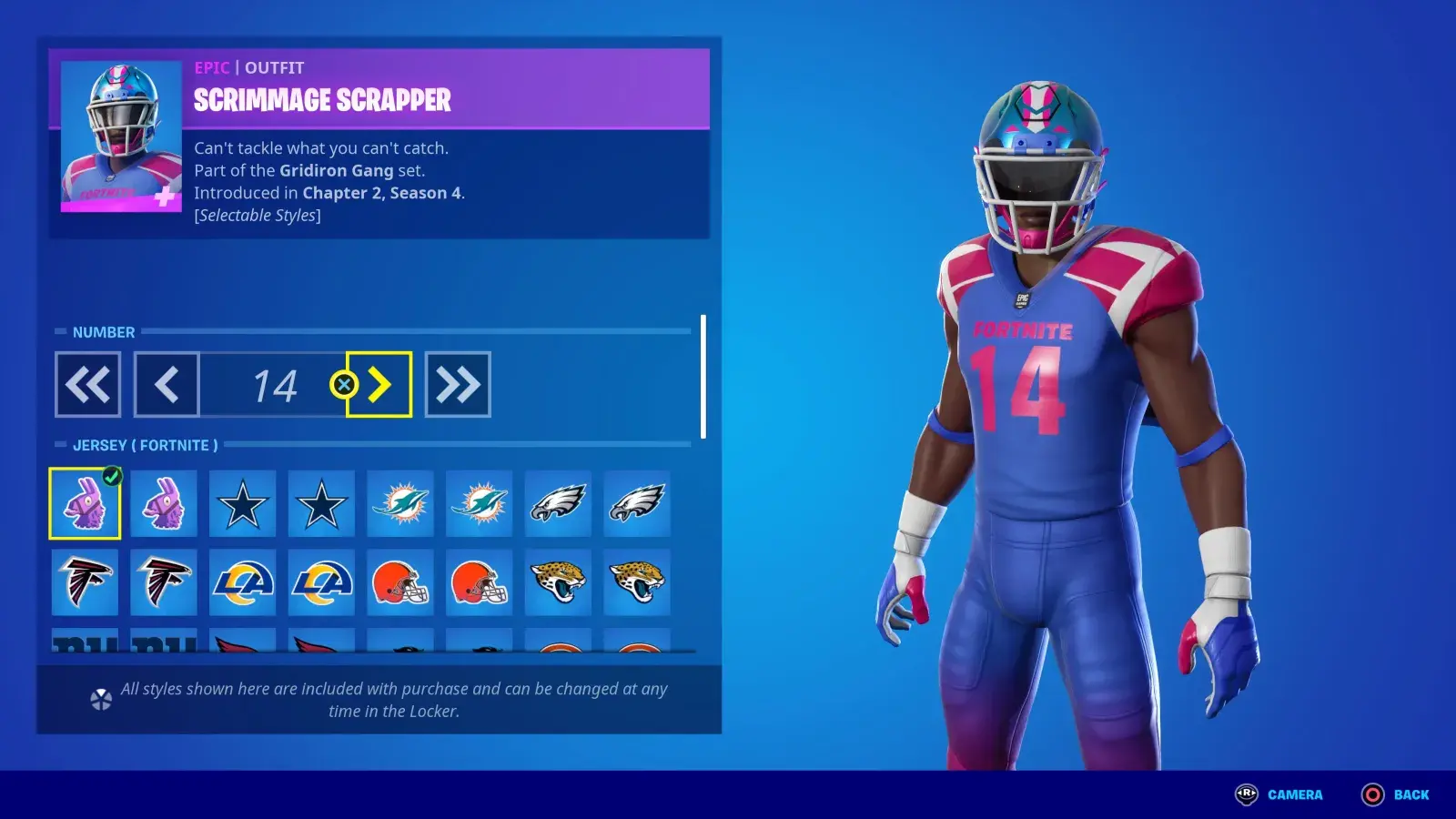Select the Atlanta Falcons jersey style

tap(85, 583)
